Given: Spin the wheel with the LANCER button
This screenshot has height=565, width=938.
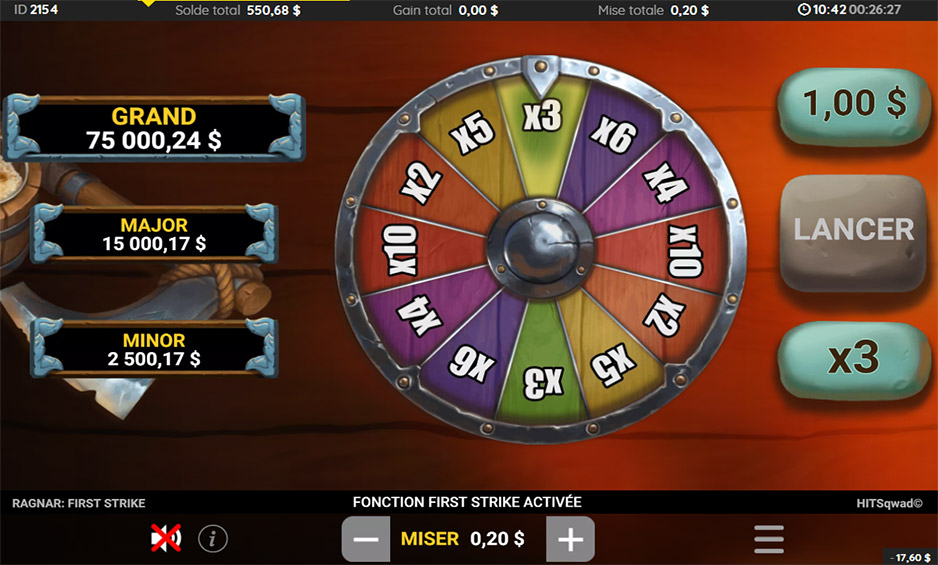Looking at the screenshot, I should (x=853, y=231).
